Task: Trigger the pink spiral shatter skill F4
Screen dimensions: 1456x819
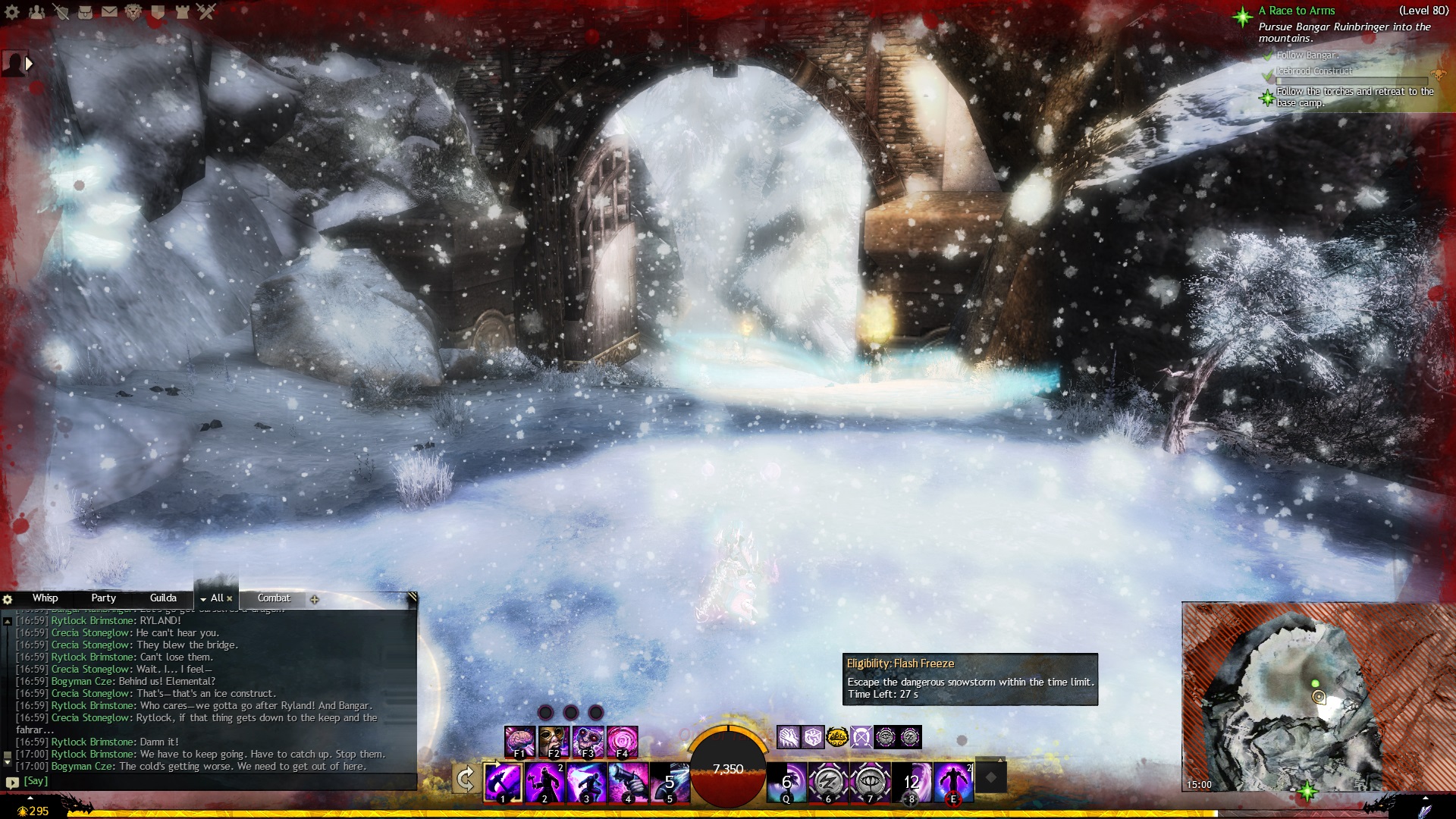Action: [623, 741]
